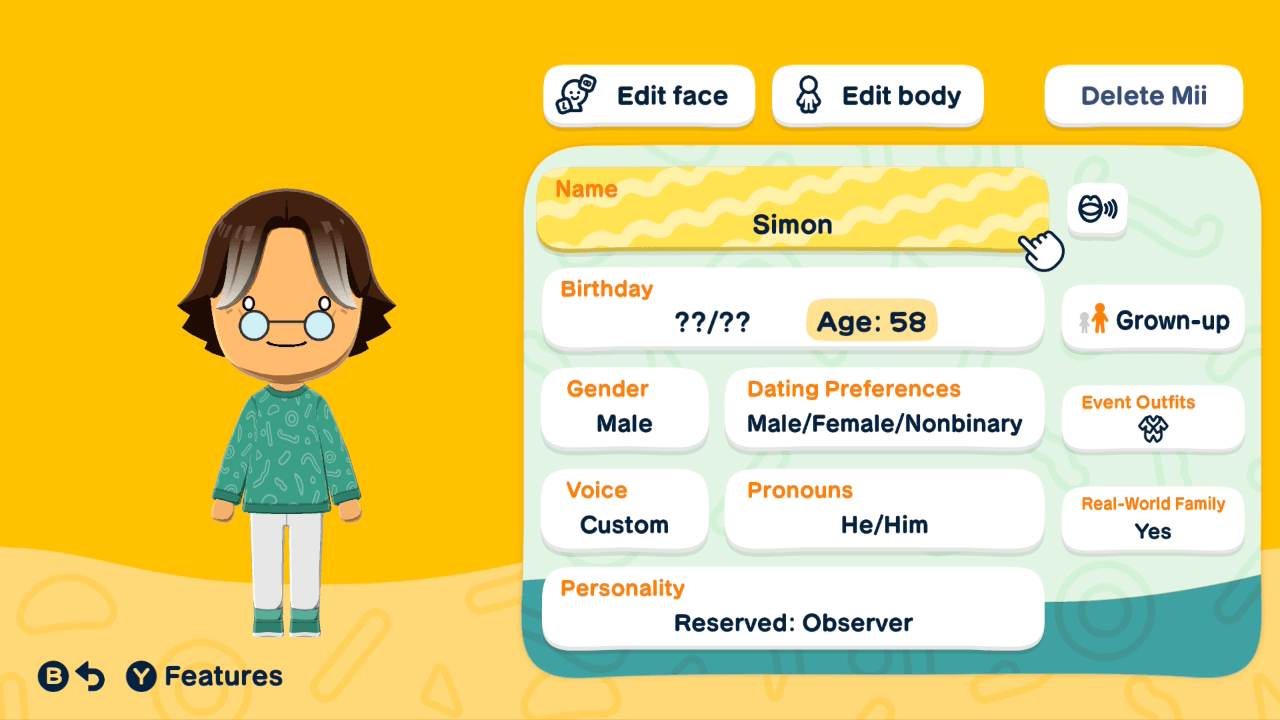Open Event Outfits via the clothing icon
This screenshot has width=1280, height=720.
pos(1152,430)
